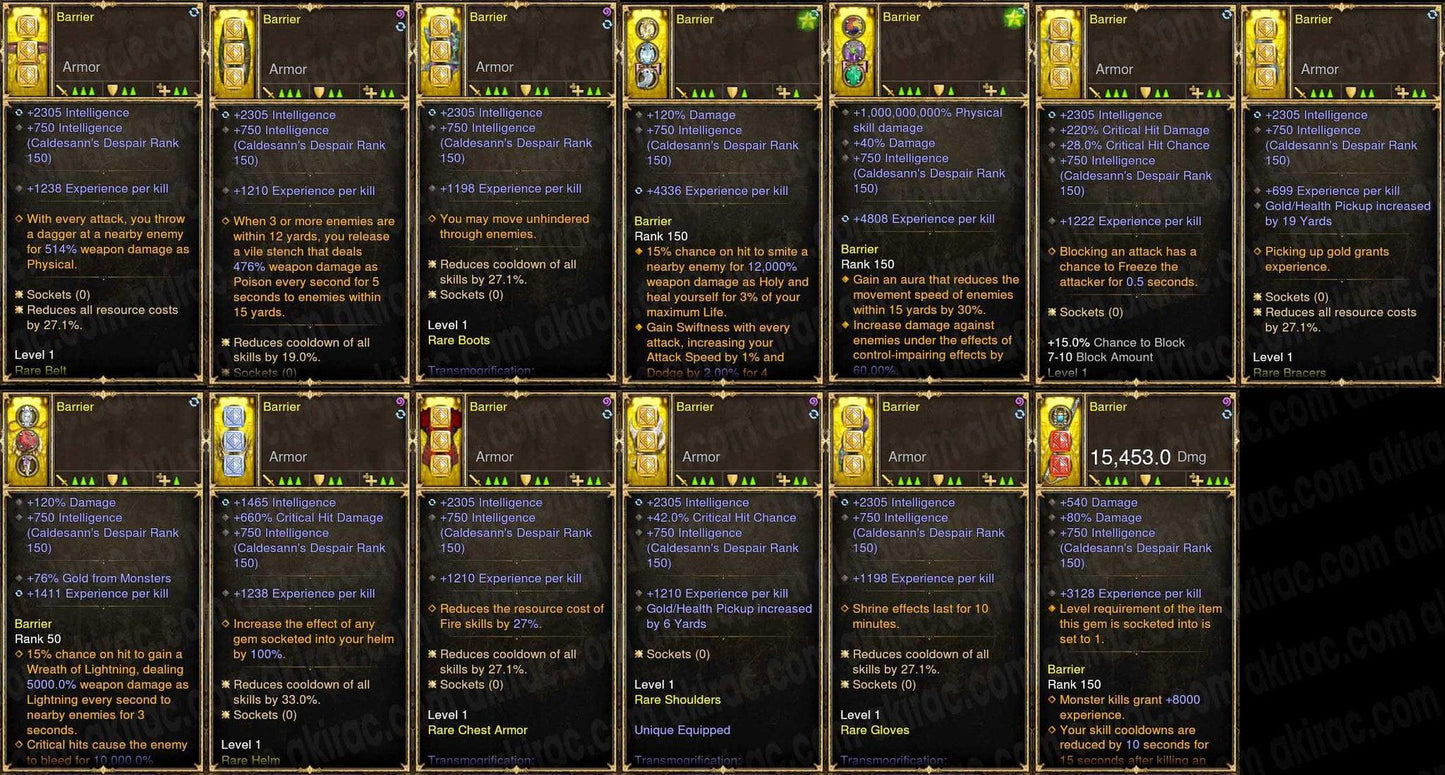Click the Rare Chest Armor label

[480, 731]
